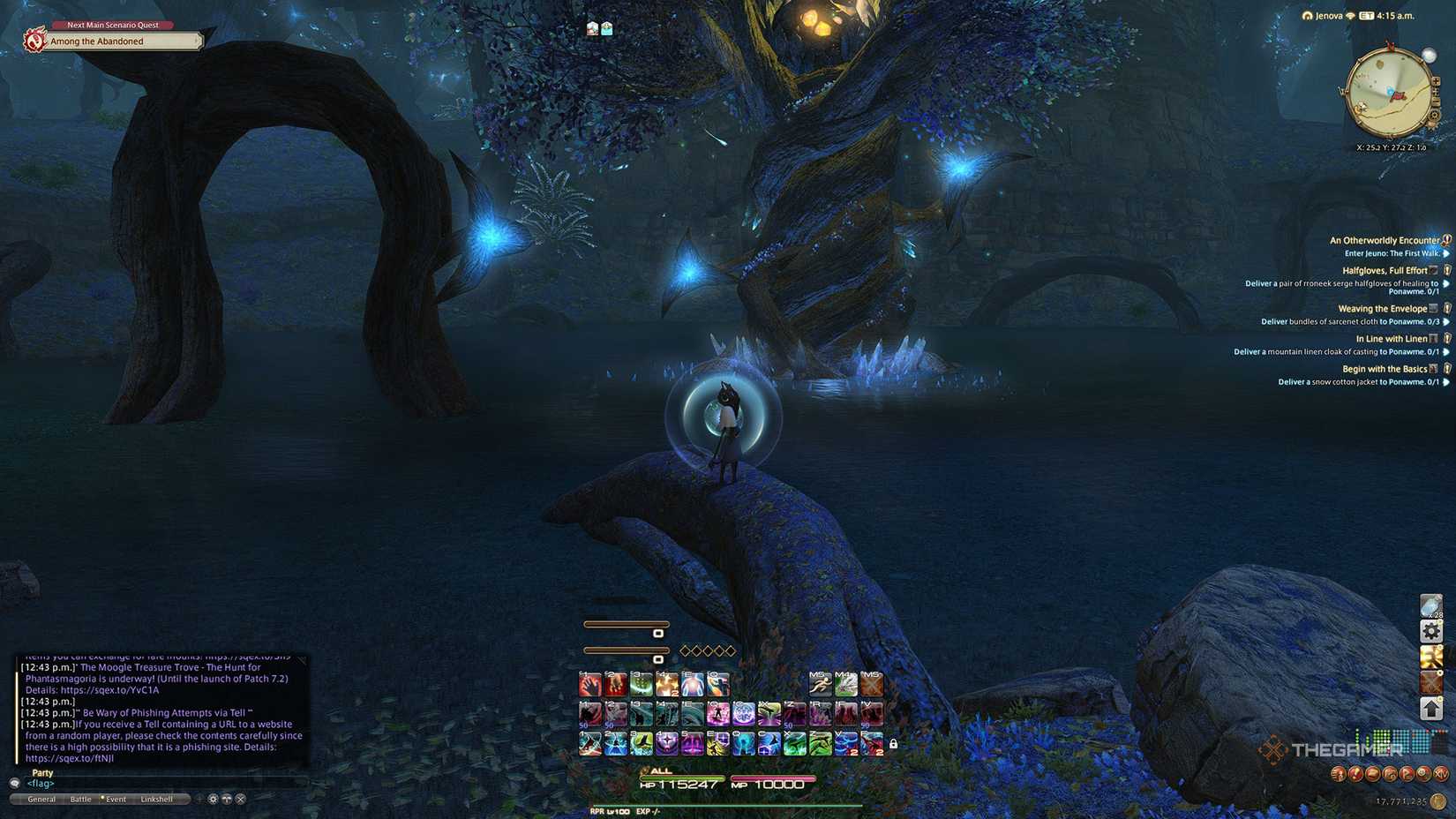Viewport: 1456px width, 819px height.
Task: Click the minimap settings cog icon
Action: (x=1434, y=115)
